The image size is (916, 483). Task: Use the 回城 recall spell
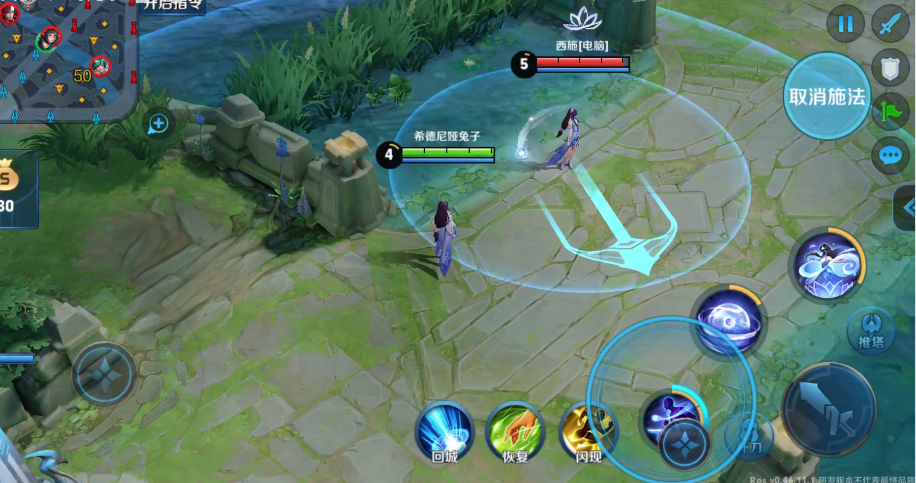(444, 431)
